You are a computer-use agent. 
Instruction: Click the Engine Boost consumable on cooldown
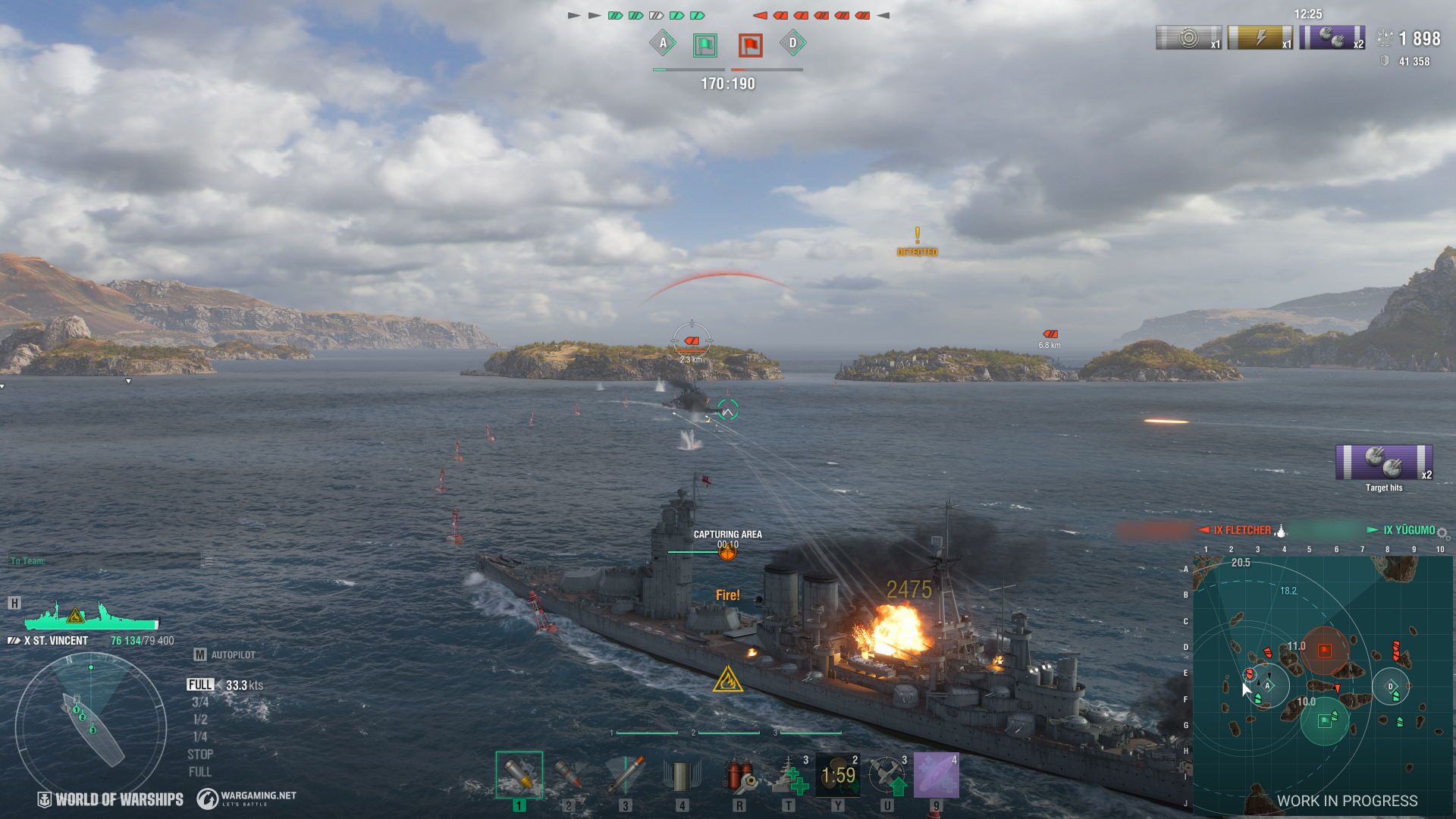pos(838,775)
